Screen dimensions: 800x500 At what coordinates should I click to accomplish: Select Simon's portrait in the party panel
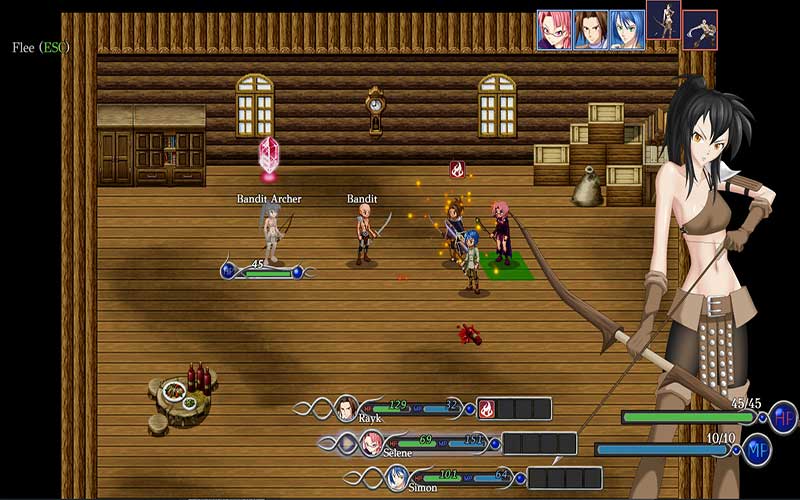pyautogui.click(x=397, y=476)
